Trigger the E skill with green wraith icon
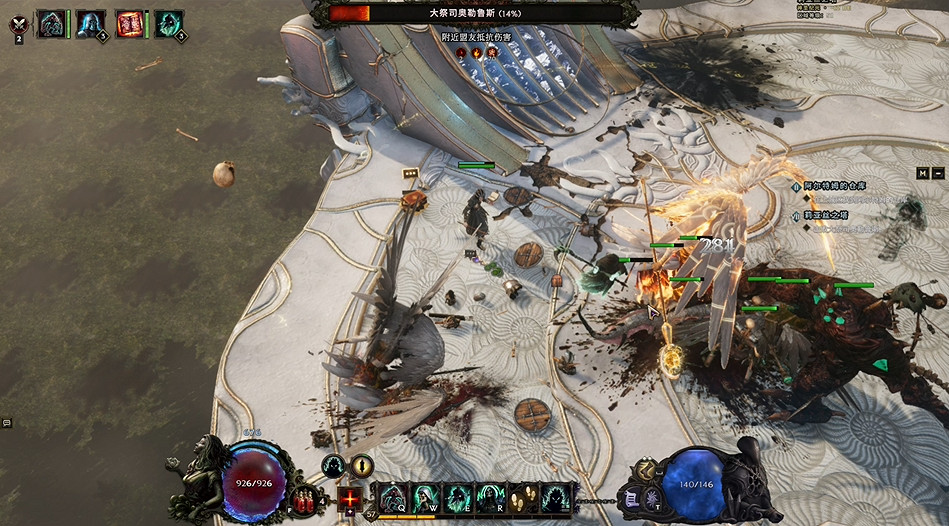 click(x=458, y=496)
